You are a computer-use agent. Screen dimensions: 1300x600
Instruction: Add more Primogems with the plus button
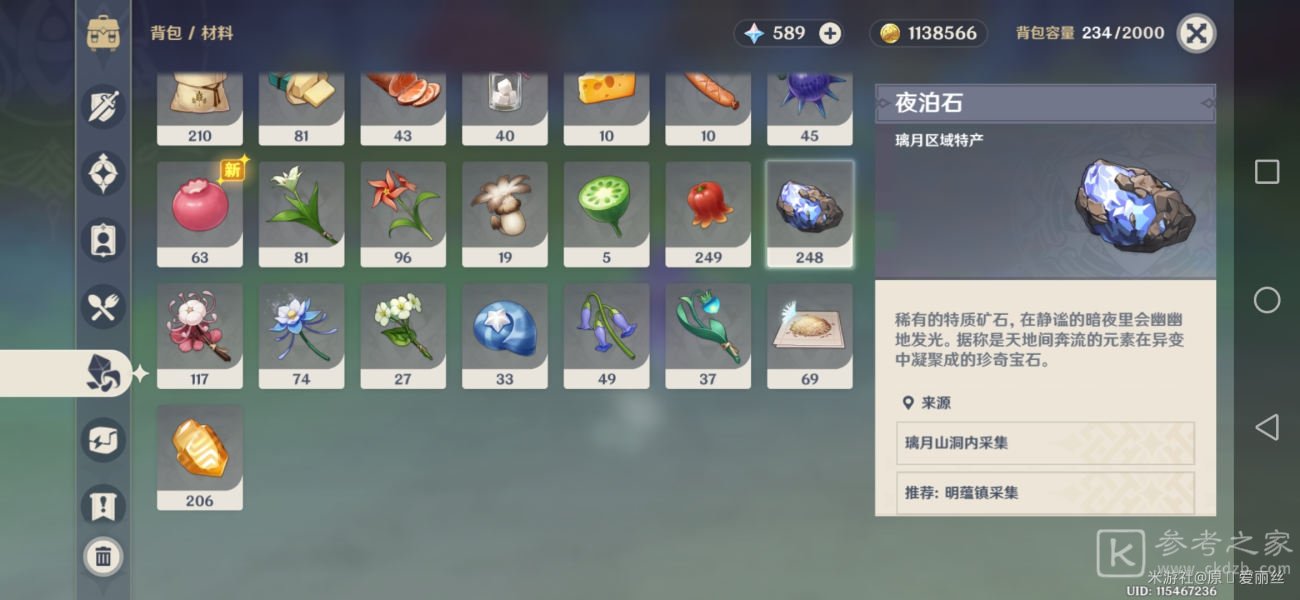tap(830, 33)
